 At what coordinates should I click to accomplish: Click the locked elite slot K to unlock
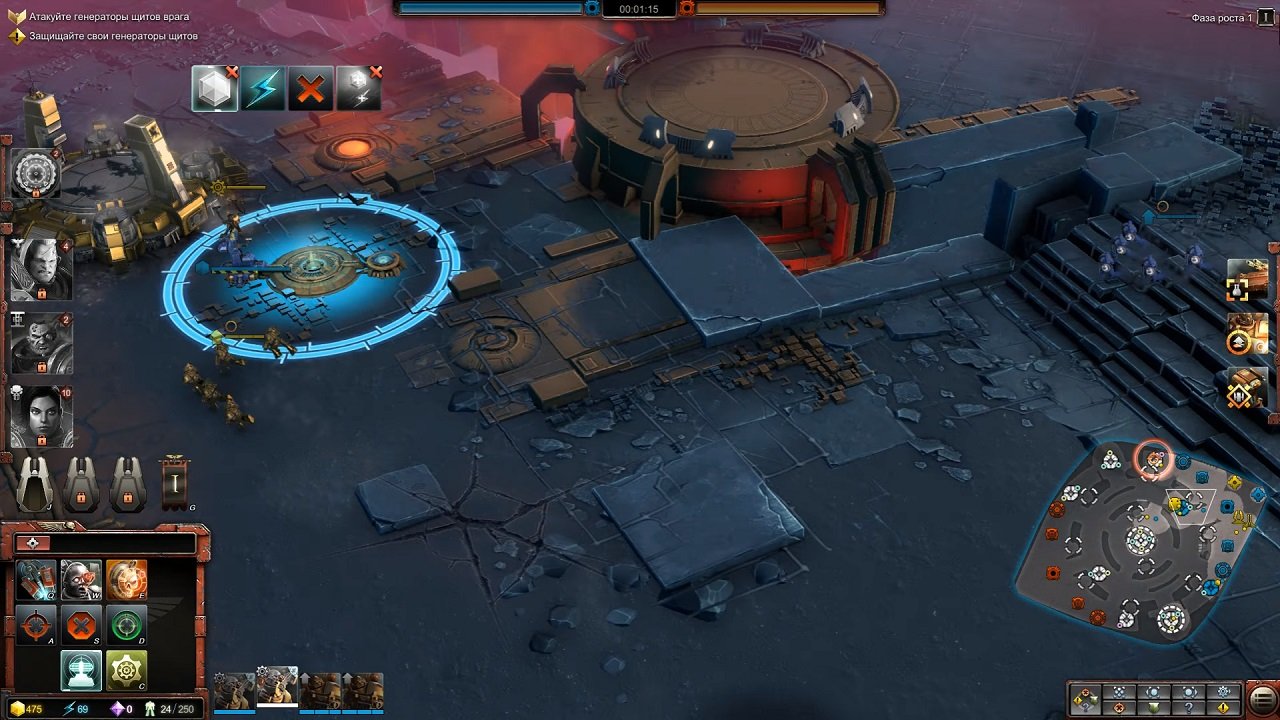[81, 485]
